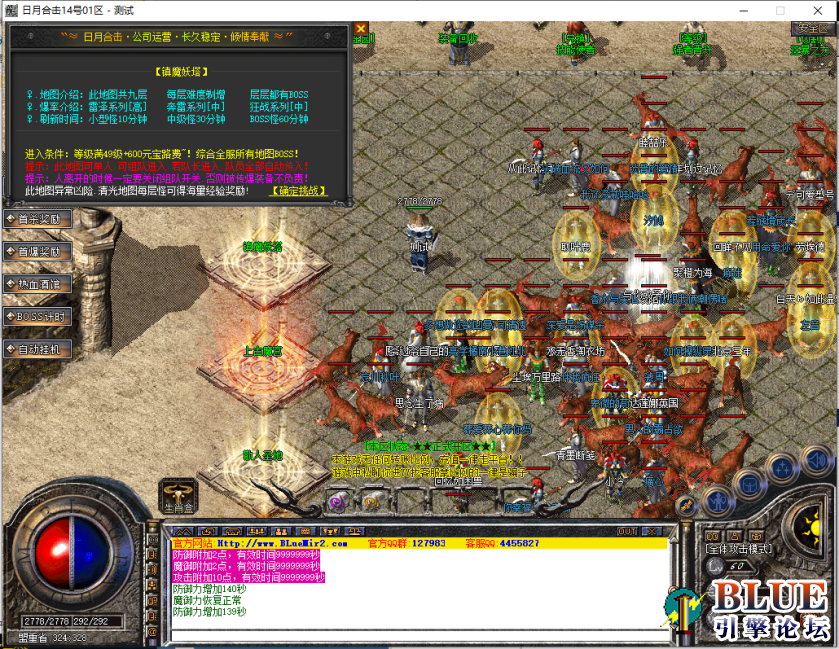
Task: Open the 热血酒馆 tavern button
Action: click(x=38, y=284)
